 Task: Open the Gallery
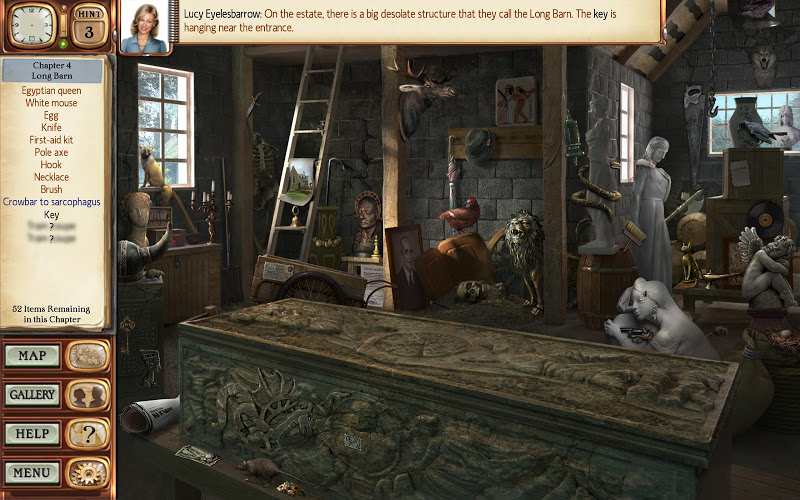tap(32, 395)
